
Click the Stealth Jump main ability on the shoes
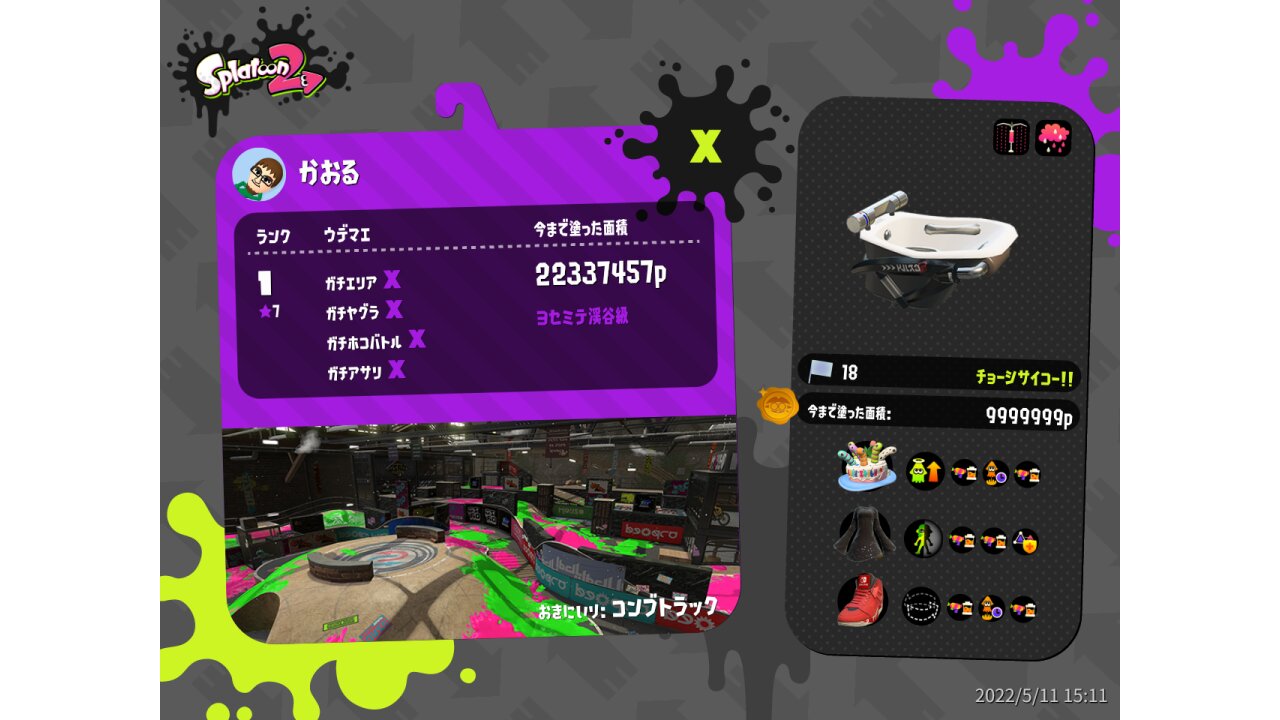(x=921, y=606)
